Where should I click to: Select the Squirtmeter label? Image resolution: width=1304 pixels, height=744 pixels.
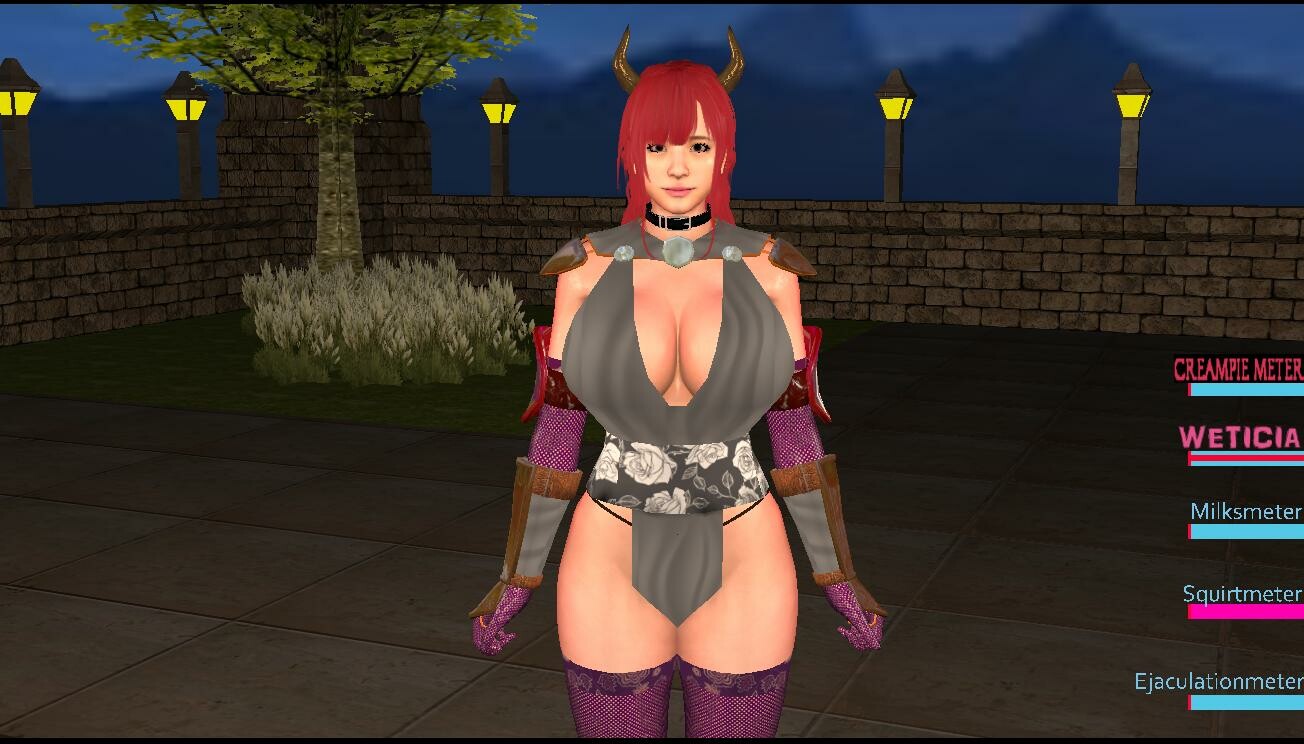point(1242,594)
